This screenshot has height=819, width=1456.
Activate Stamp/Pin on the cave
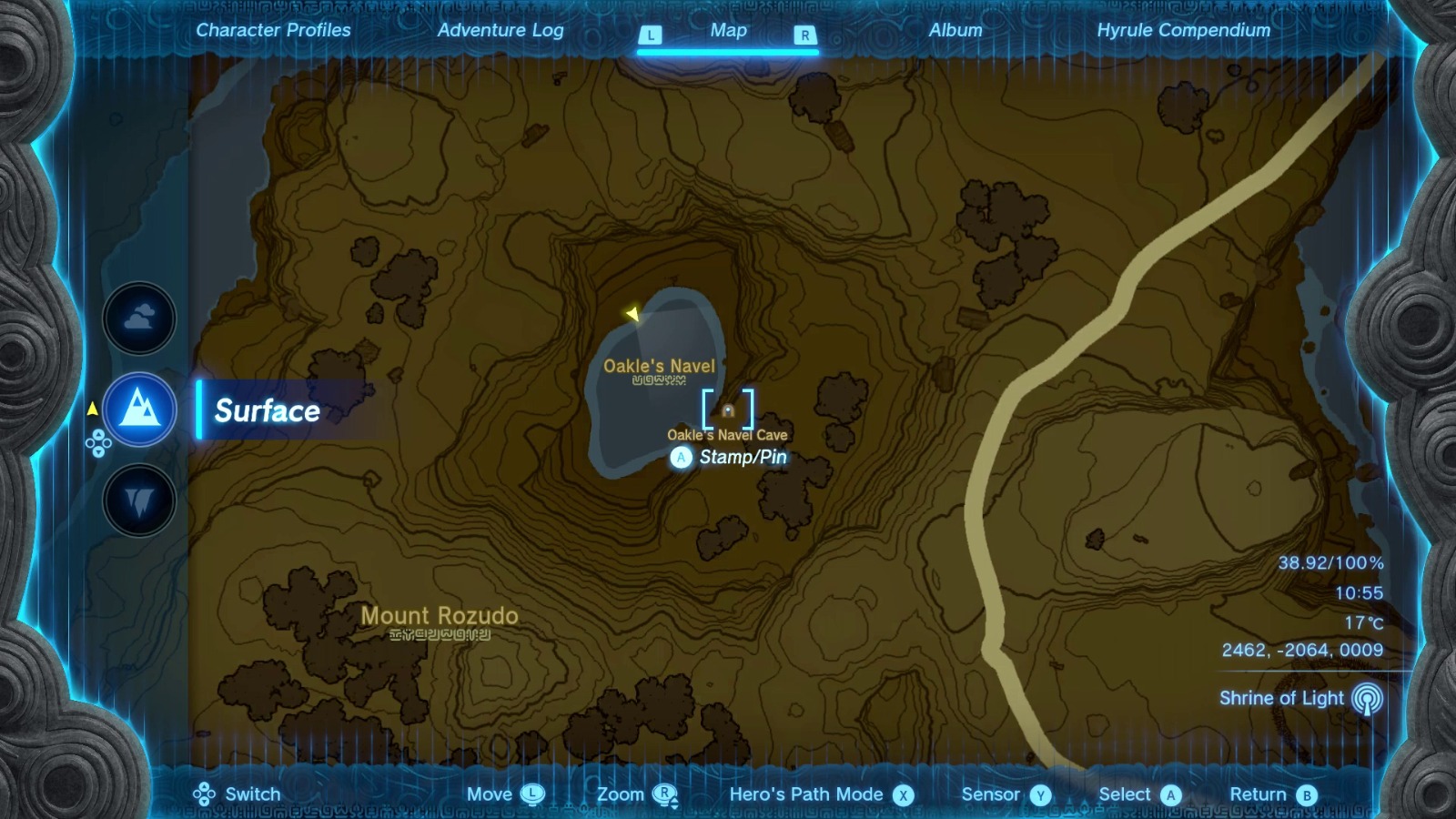tap(681, 458)
